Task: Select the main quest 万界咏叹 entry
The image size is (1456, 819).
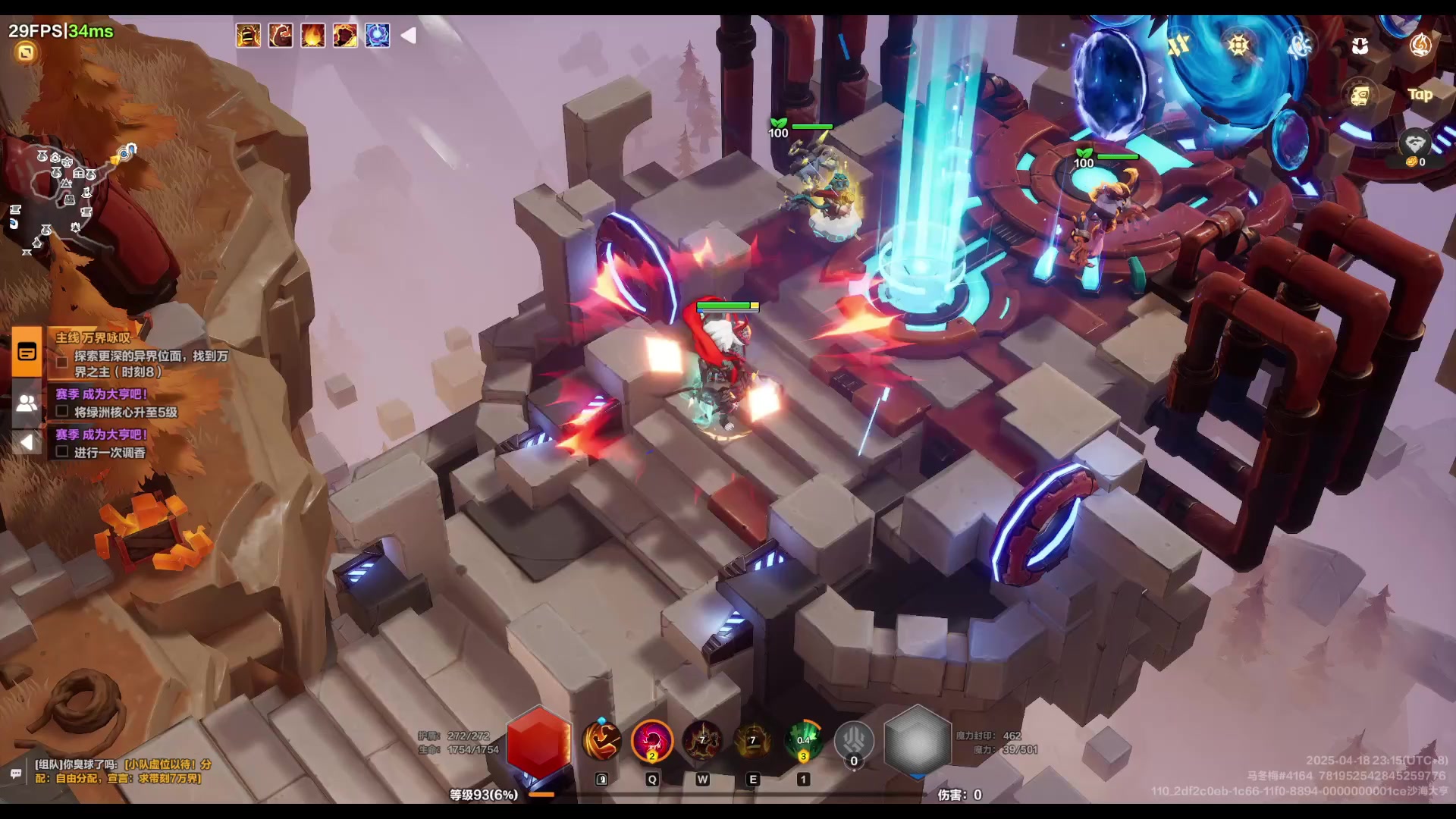Action: [x=93, y=337]
